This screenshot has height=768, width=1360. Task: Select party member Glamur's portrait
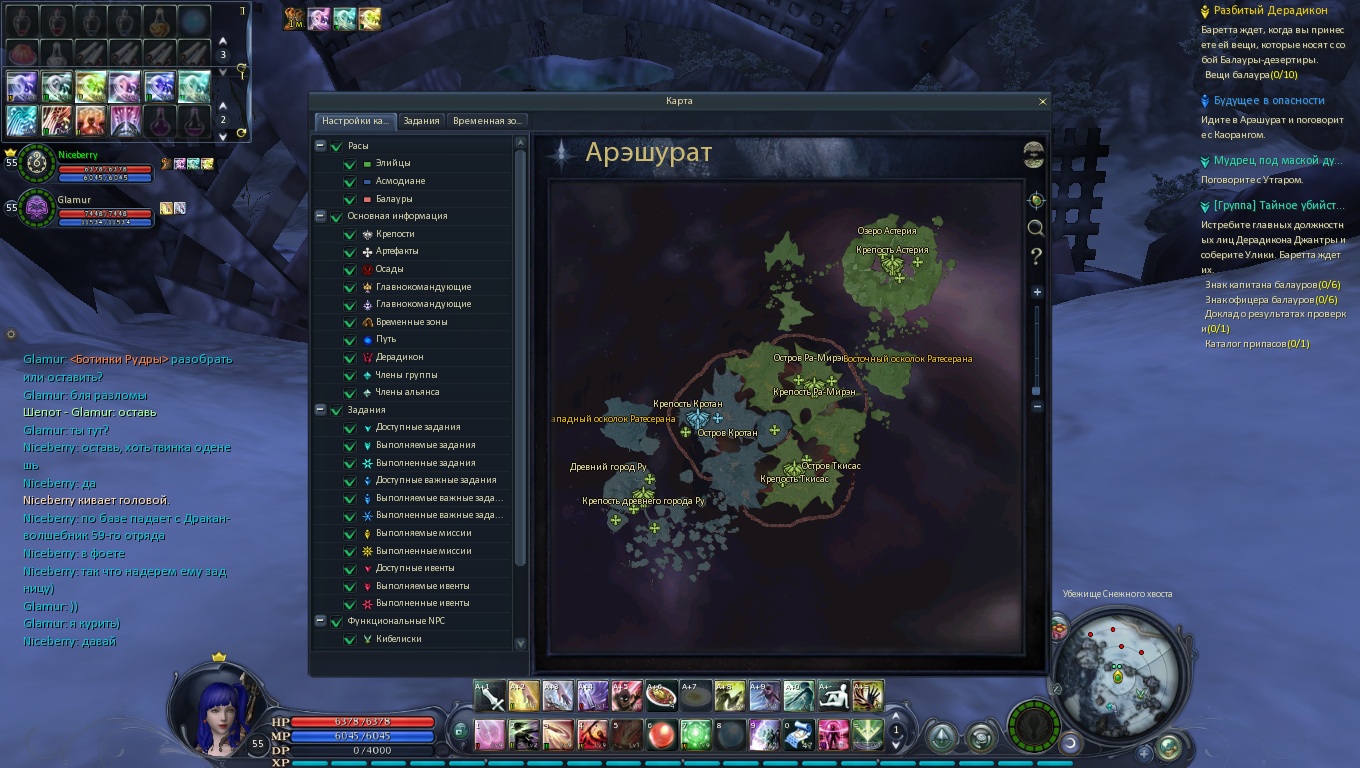[38, 207]
